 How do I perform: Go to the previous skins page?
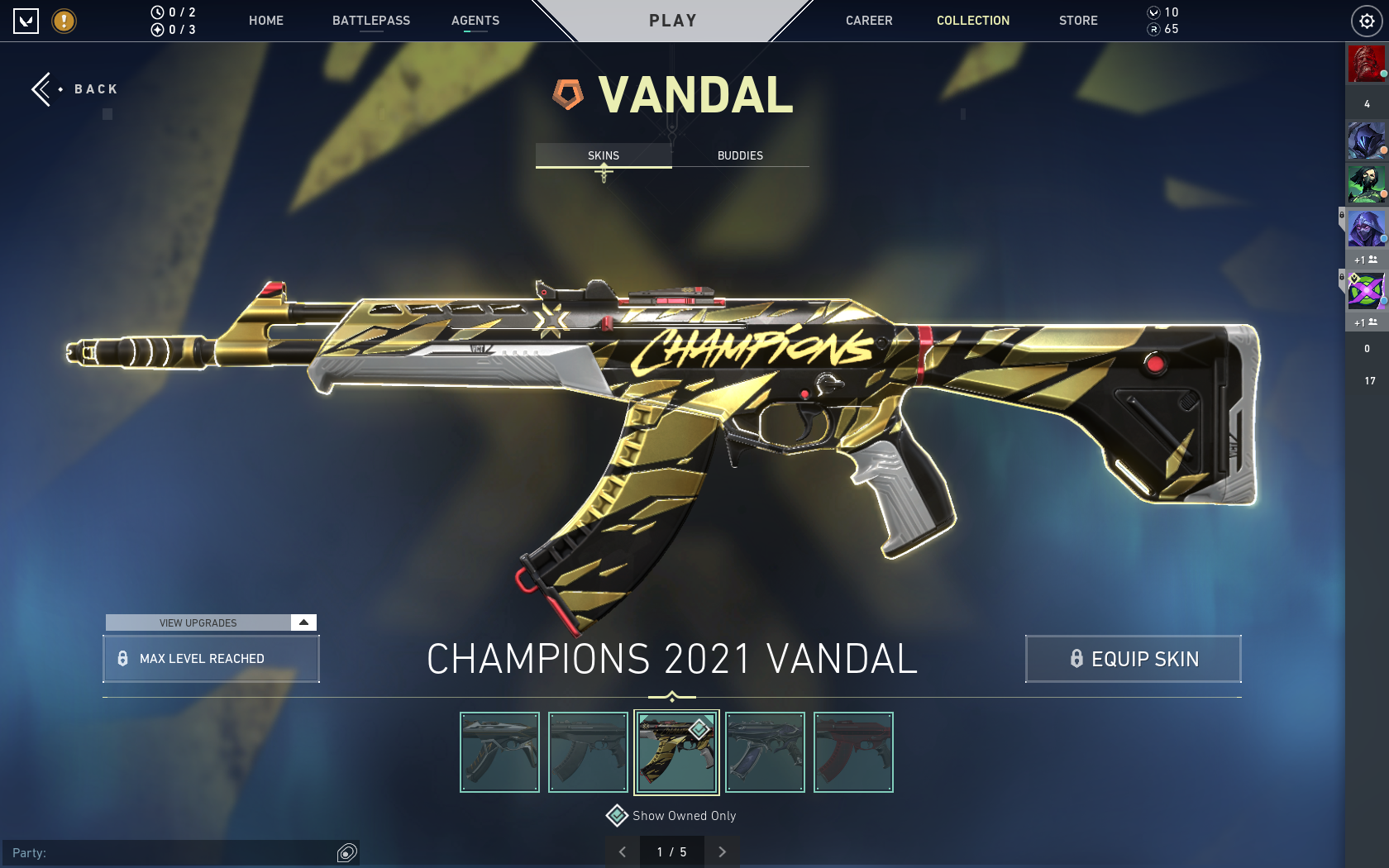click(623, 851)
